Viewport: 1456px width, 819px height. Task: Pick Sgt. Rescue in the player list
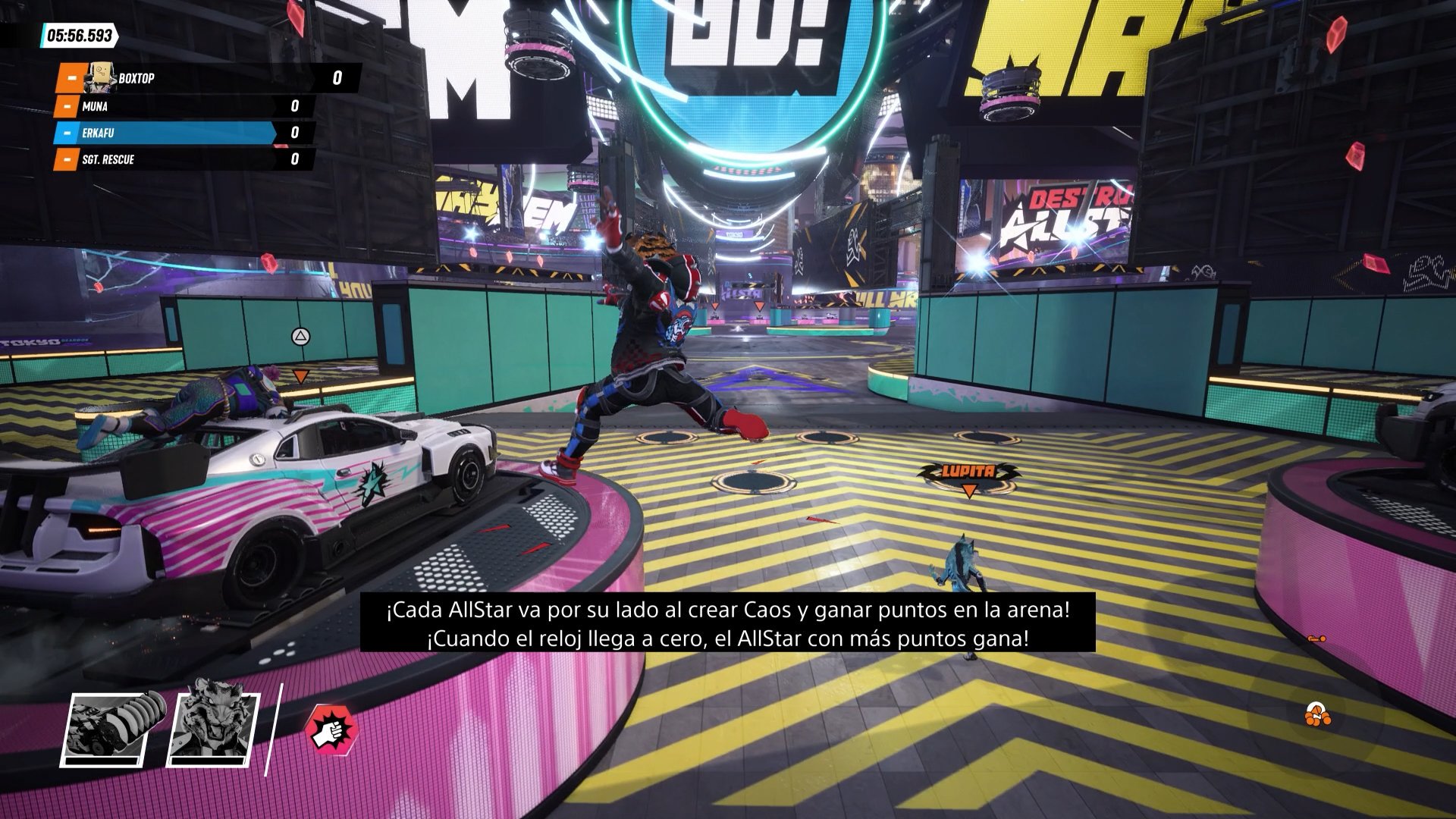184,159
